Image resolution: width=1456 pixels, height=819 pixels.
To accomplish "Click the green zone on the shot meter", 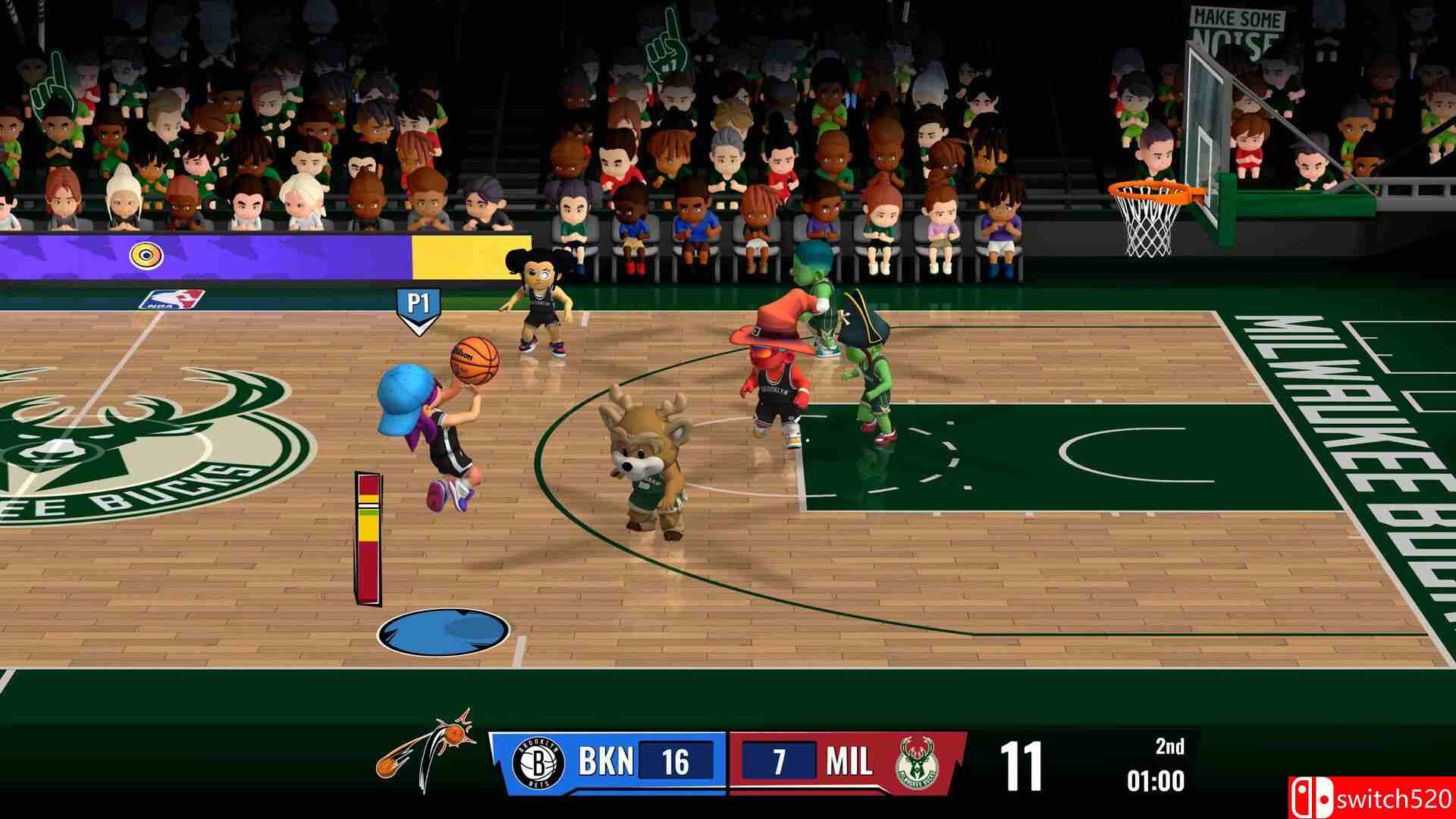I will (x=369, y=513).
